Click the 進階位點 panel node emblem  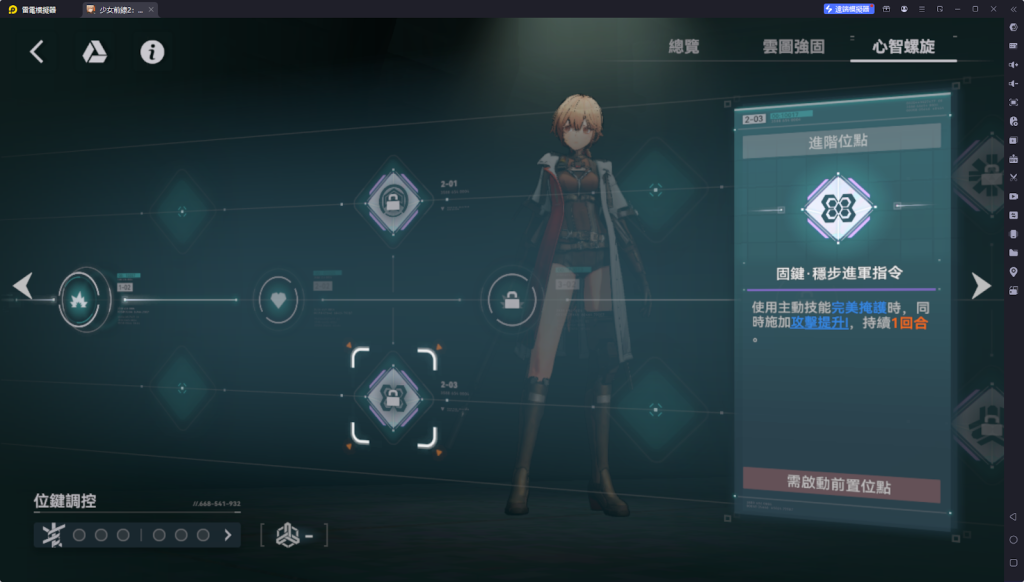(839, 208)
